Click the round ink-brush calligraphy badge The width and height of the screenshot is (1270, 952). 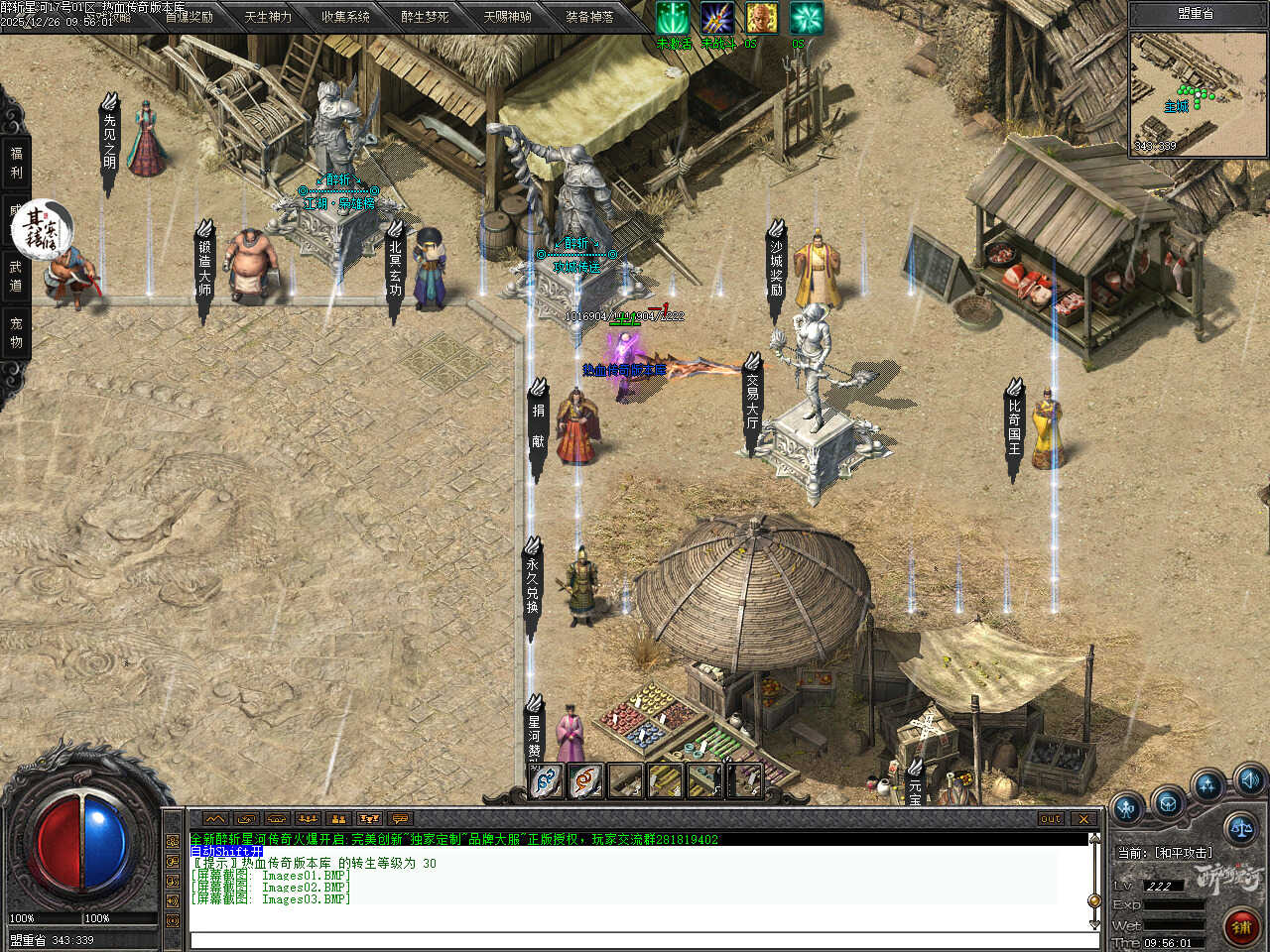click(x=42, y=227)
